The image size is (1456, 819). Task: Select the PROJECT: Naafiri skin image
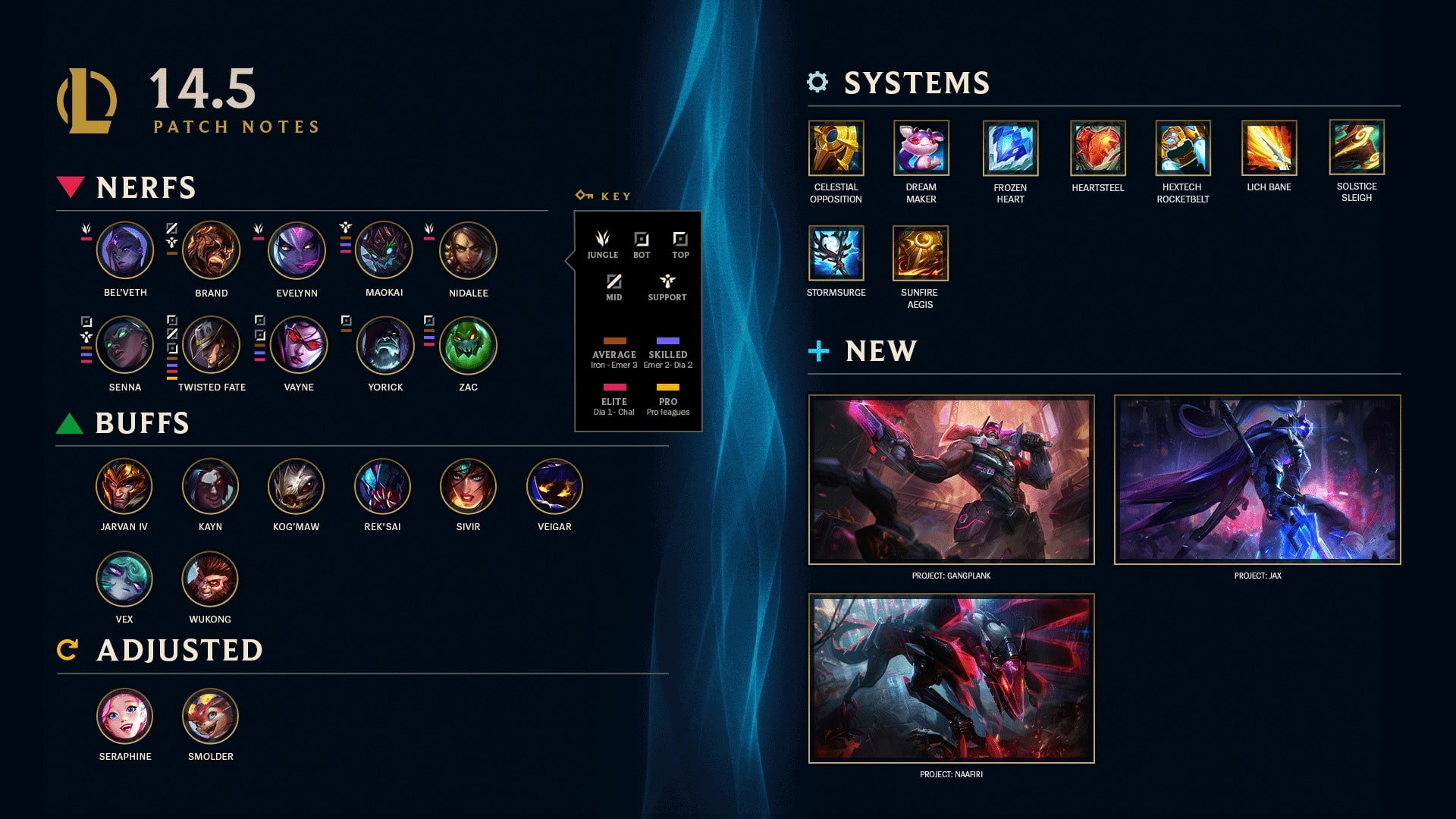[951, 678]
